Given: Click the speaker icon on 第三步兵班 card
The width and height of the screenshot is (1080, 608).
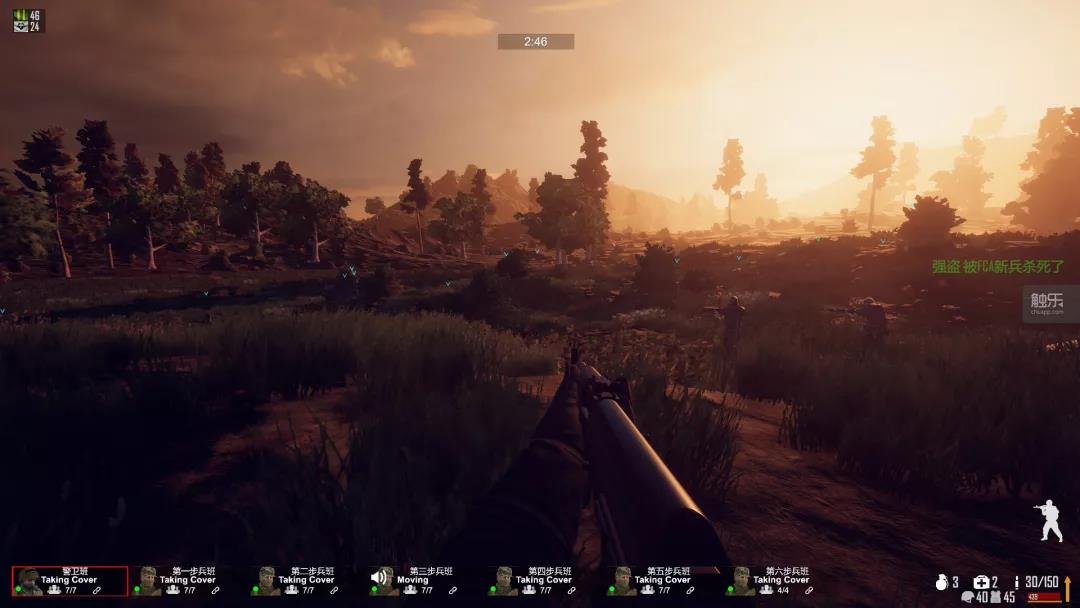Looking at the screenshot, I should coord(381,577).
